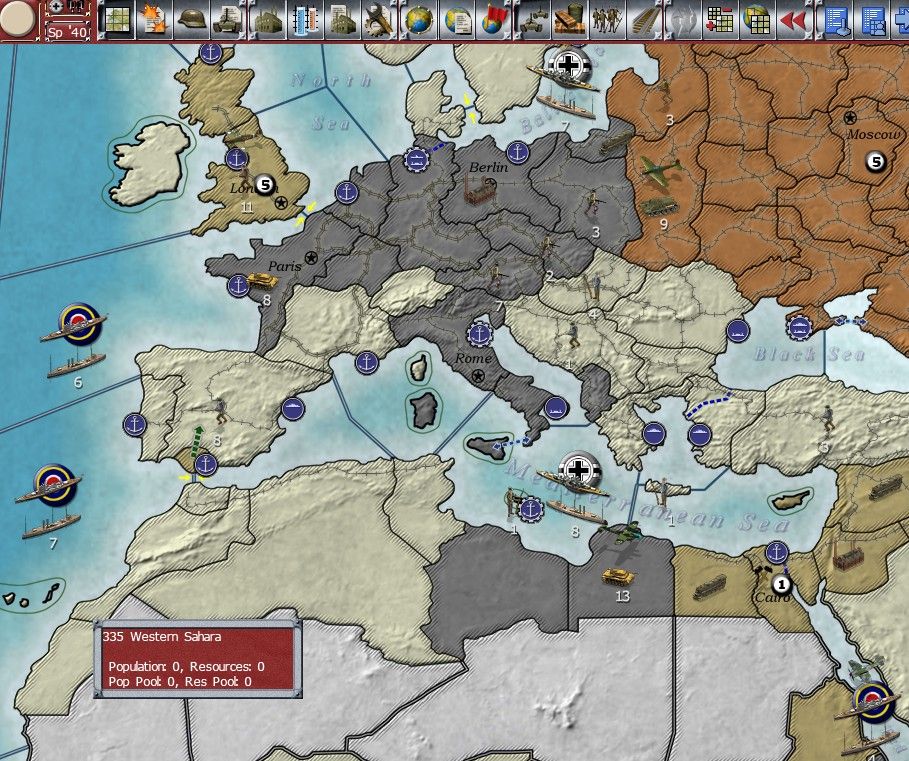Click the round beige end-turn button
Image resolution: width=909 pixels, height=761 pixels.
pos(20,21)
